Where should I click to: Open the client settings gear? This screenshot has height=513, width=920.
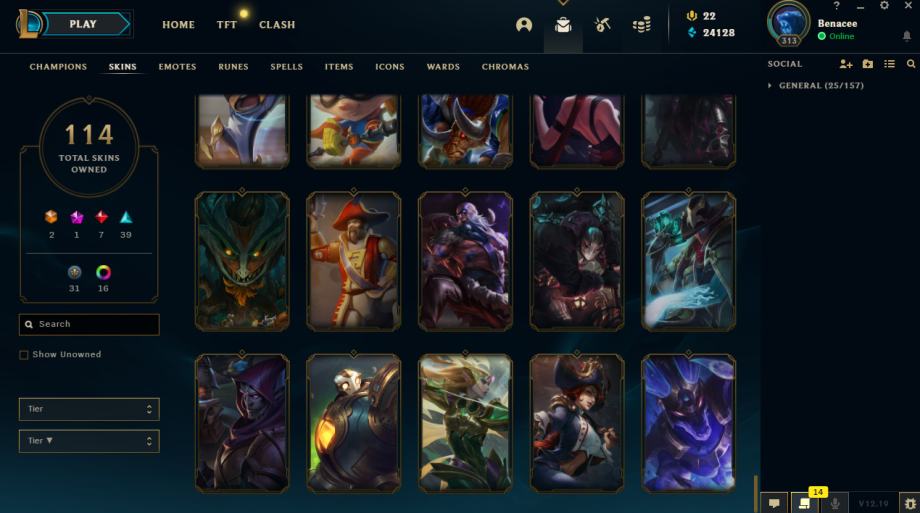pos(884,6)
